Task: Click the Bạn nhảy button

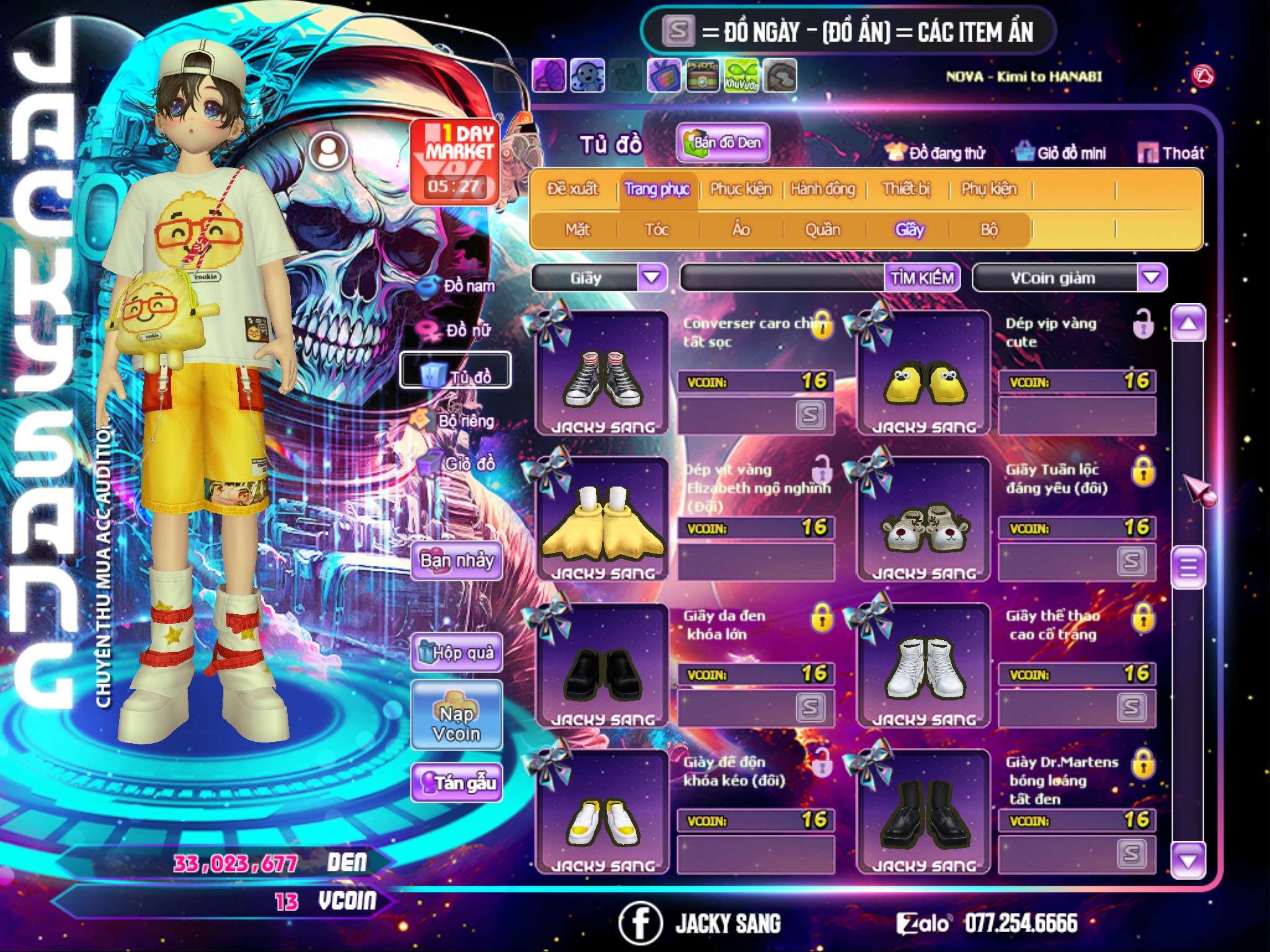Action: coord(457,561)
